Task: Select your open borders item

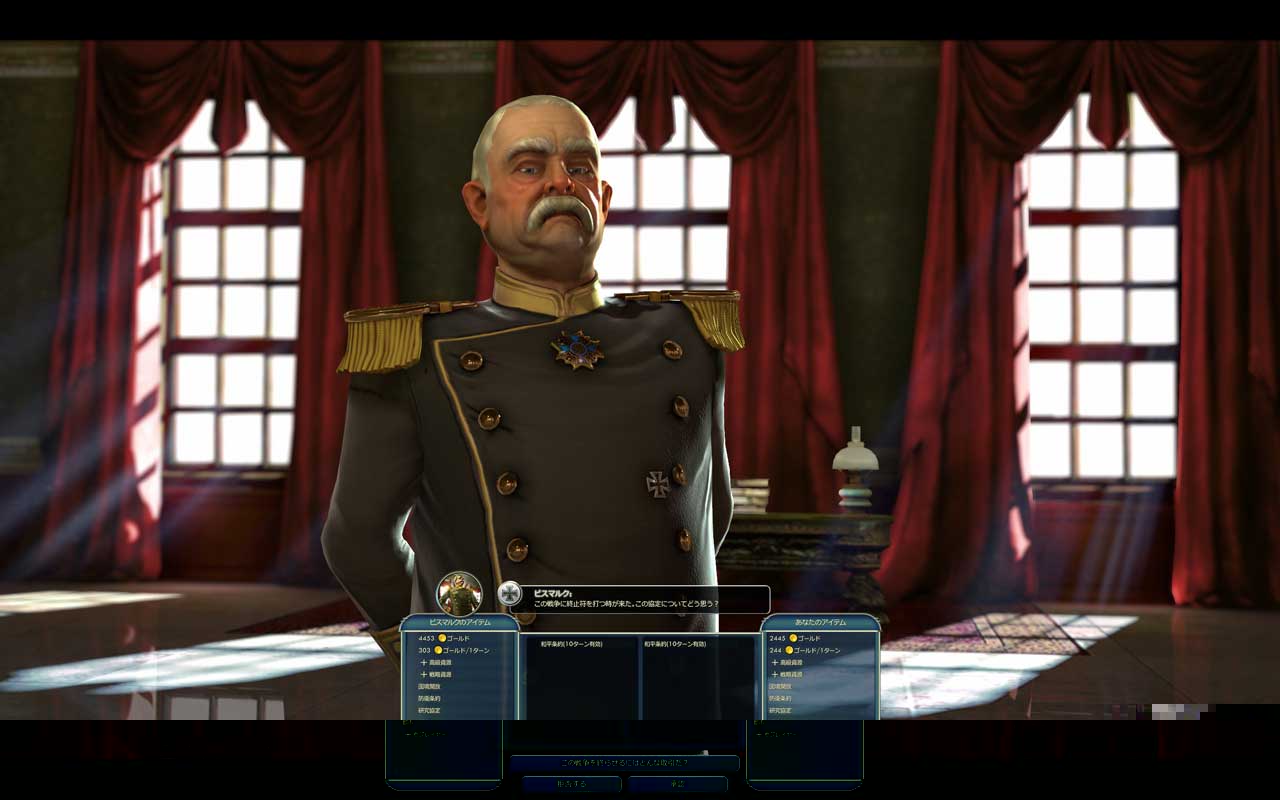Action: 781,686
